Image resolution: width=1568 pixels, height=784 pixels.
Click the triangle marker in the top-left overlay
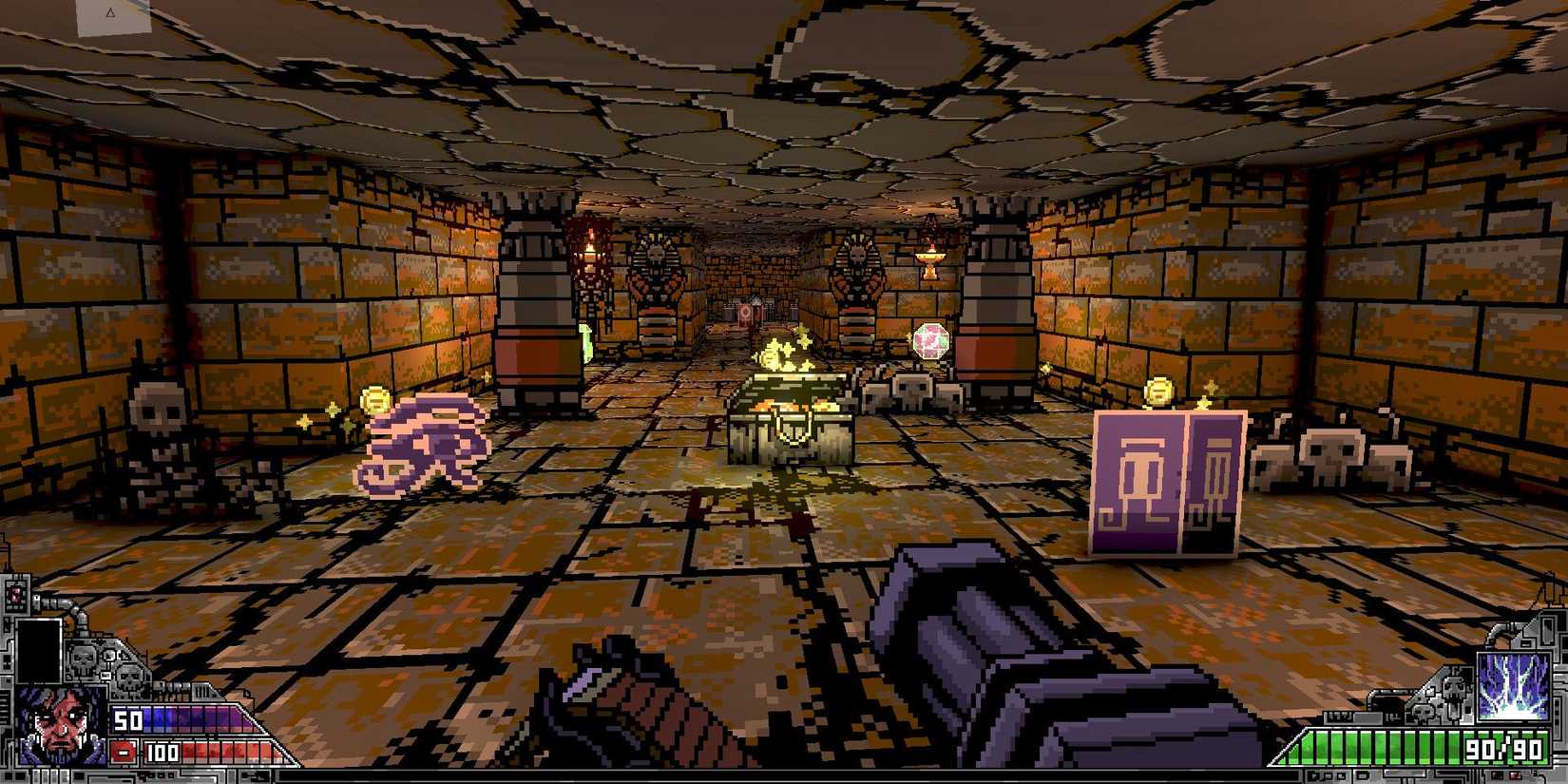click(109, 12)
